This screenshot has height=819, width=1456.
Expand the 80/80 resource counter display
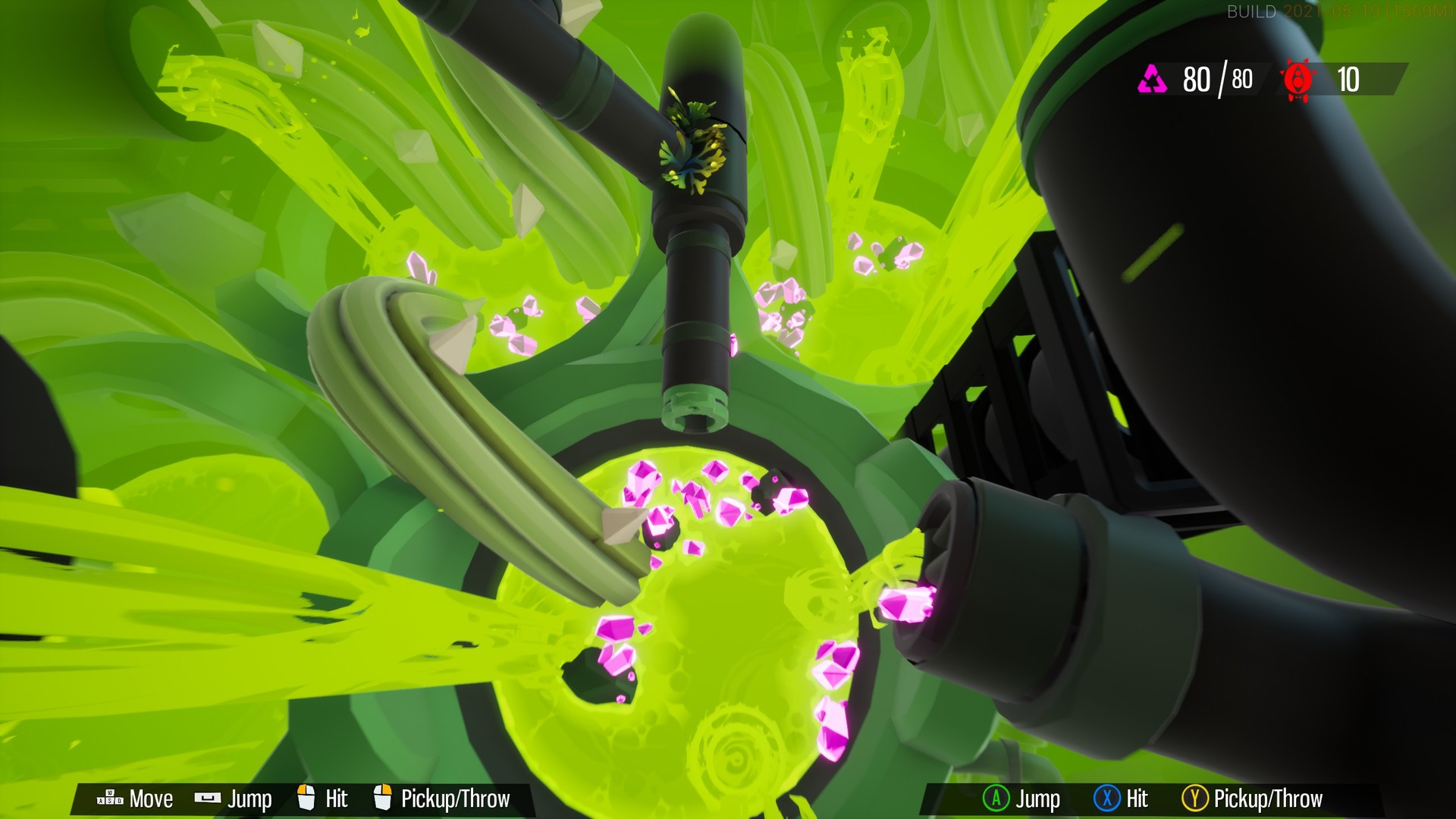1210,79
